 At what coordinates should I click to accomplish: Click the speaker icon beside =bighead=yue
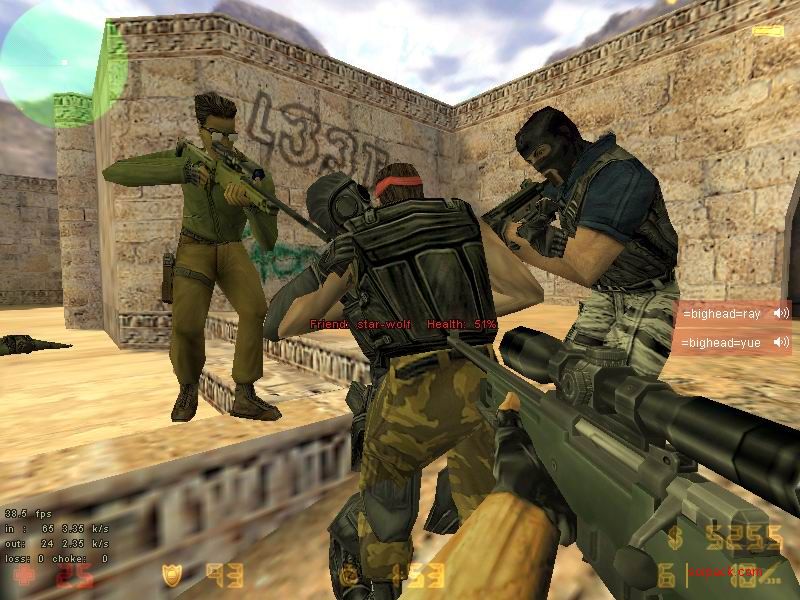coord(780,343)
